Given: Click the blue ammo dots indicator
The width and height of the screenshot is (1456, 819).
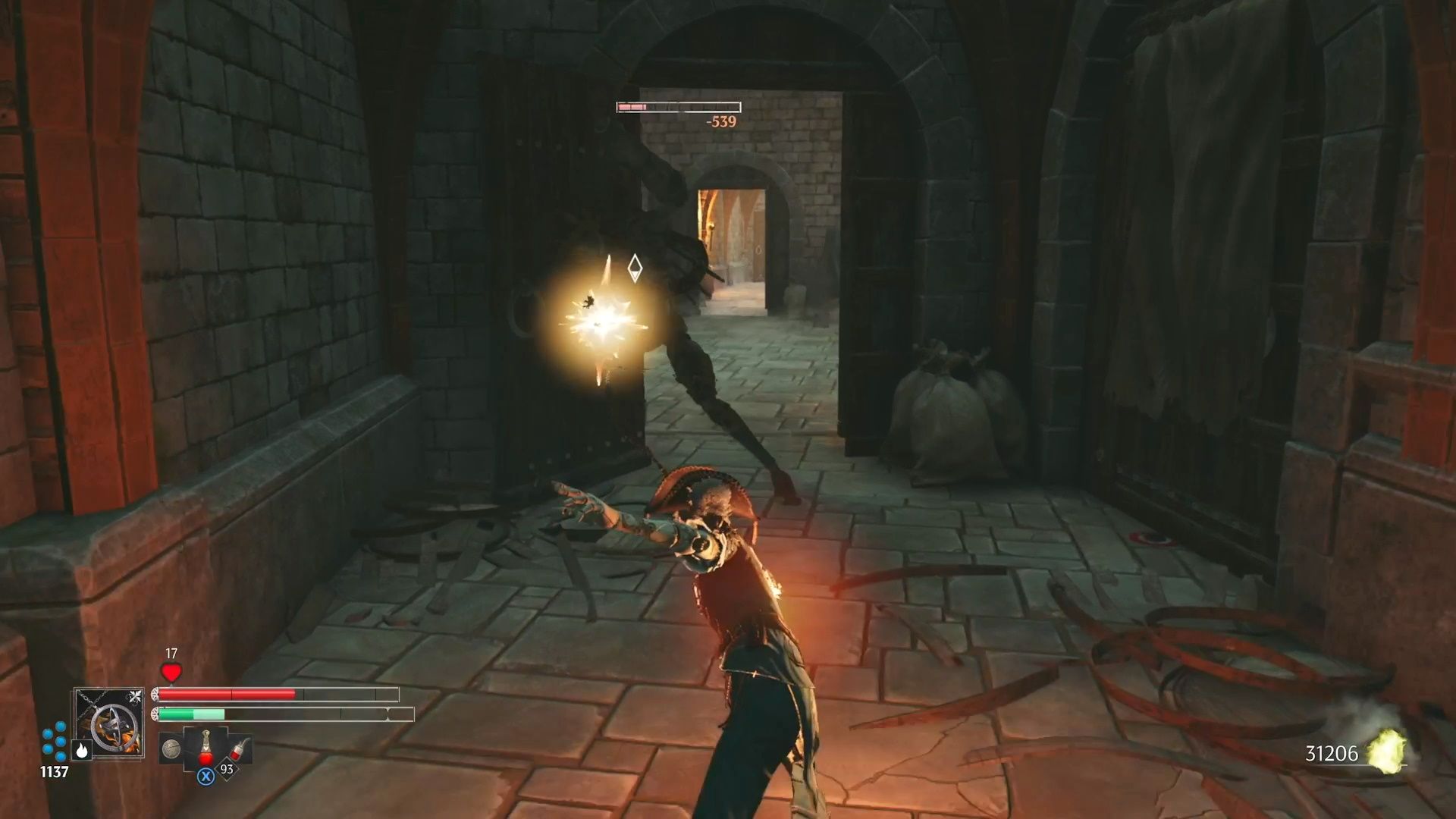Looking at the screenshot, I should [x=53, y=742].
